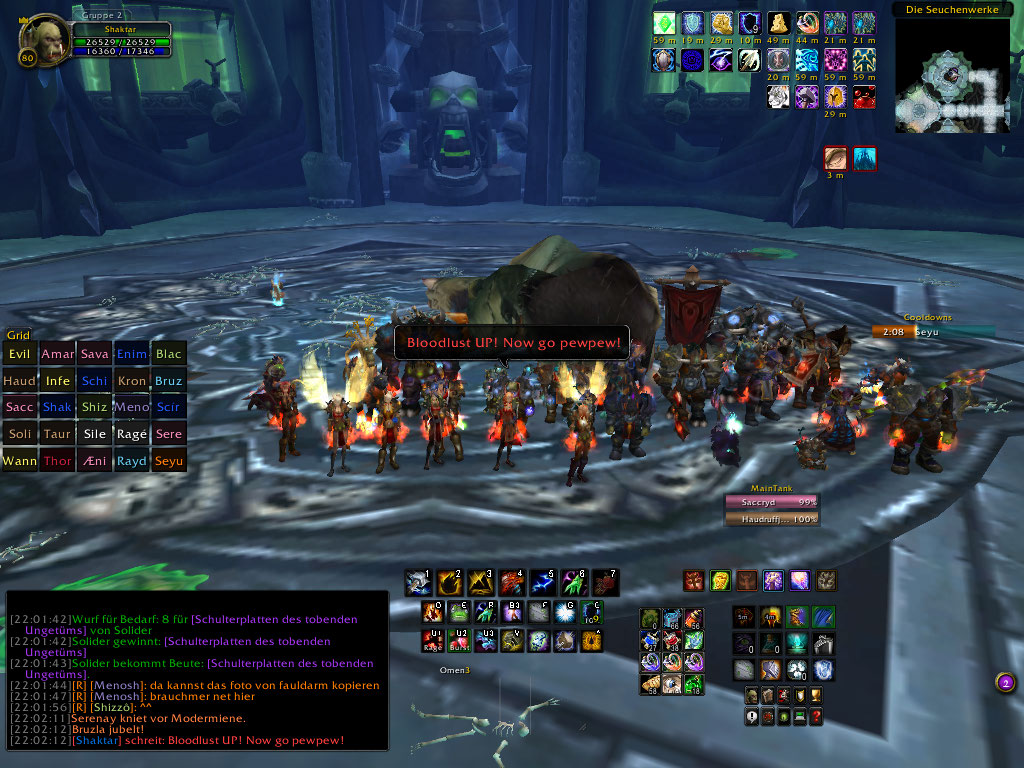Target Saccryd in the MainTank frame
Image resolution: width=1024 pixels, height=768 pixels.
(771, 502)
